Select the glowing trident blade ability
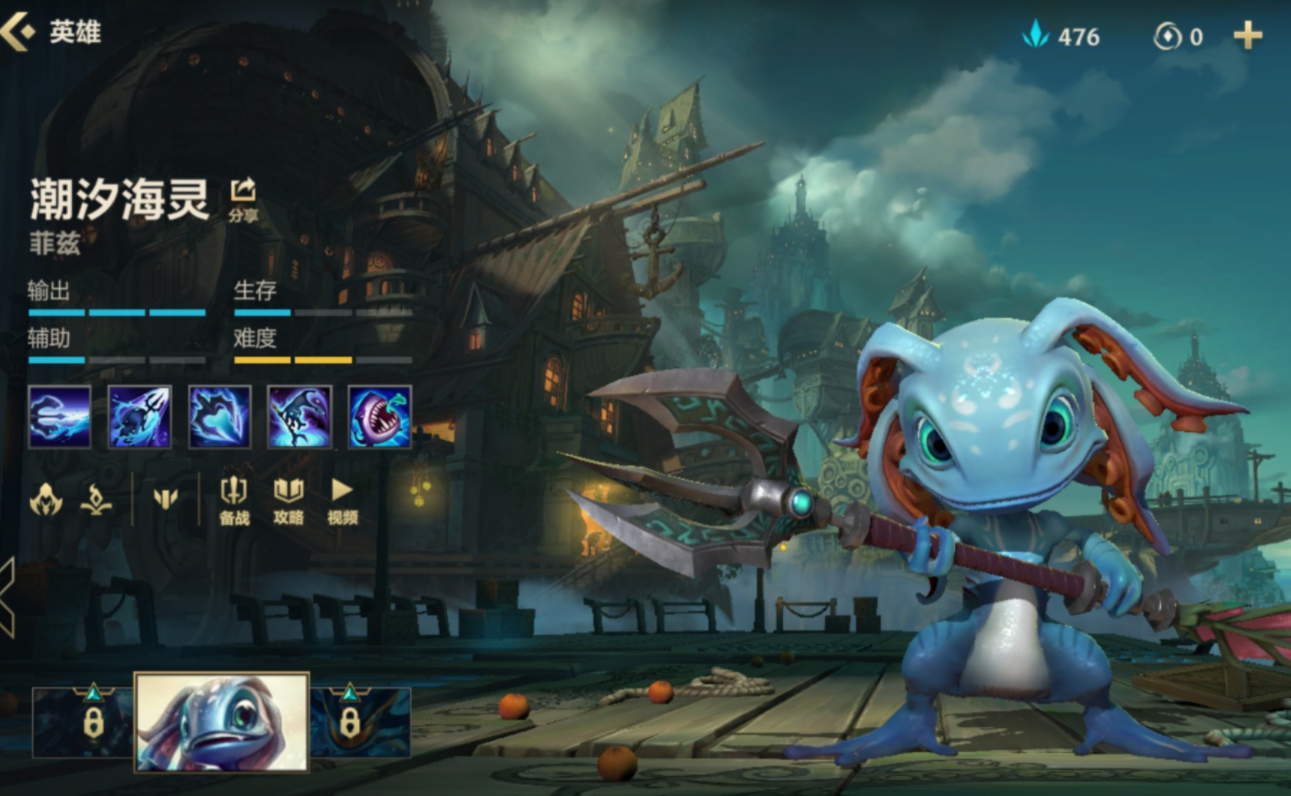 (x=220, y=416)
